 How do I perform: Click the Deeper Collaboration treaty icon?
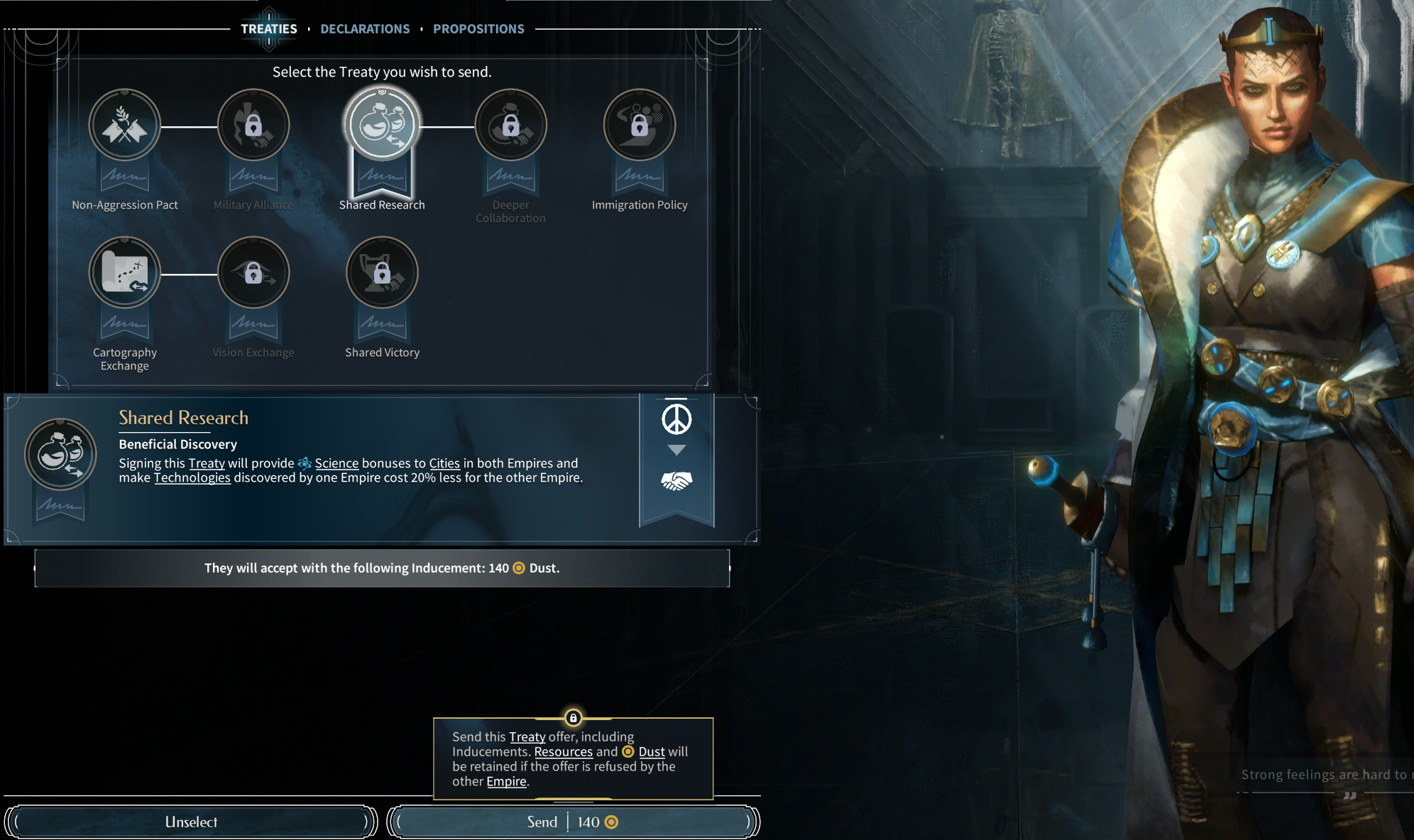click(x=510, y=124)
